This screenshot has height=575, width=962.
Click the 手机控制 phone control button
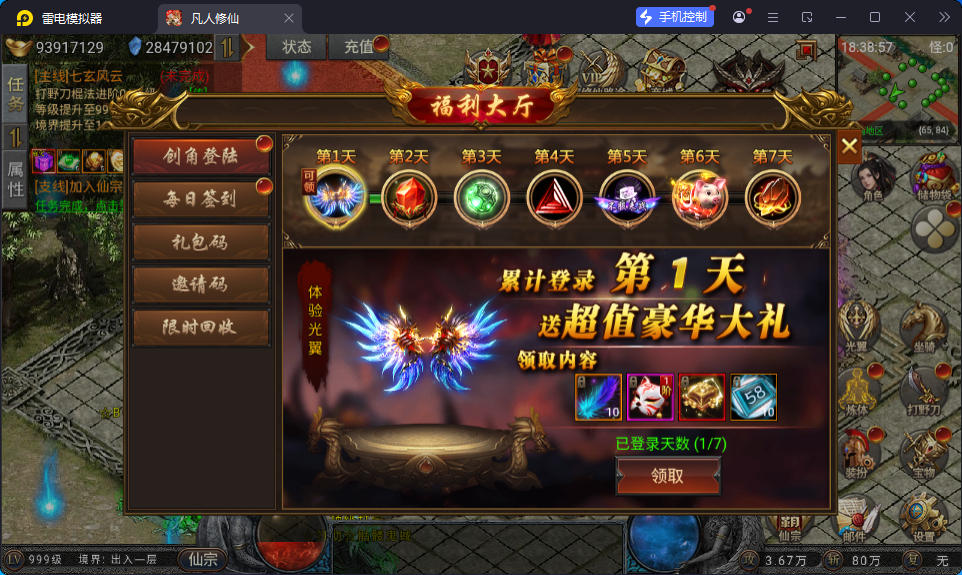tap(675, 17)
